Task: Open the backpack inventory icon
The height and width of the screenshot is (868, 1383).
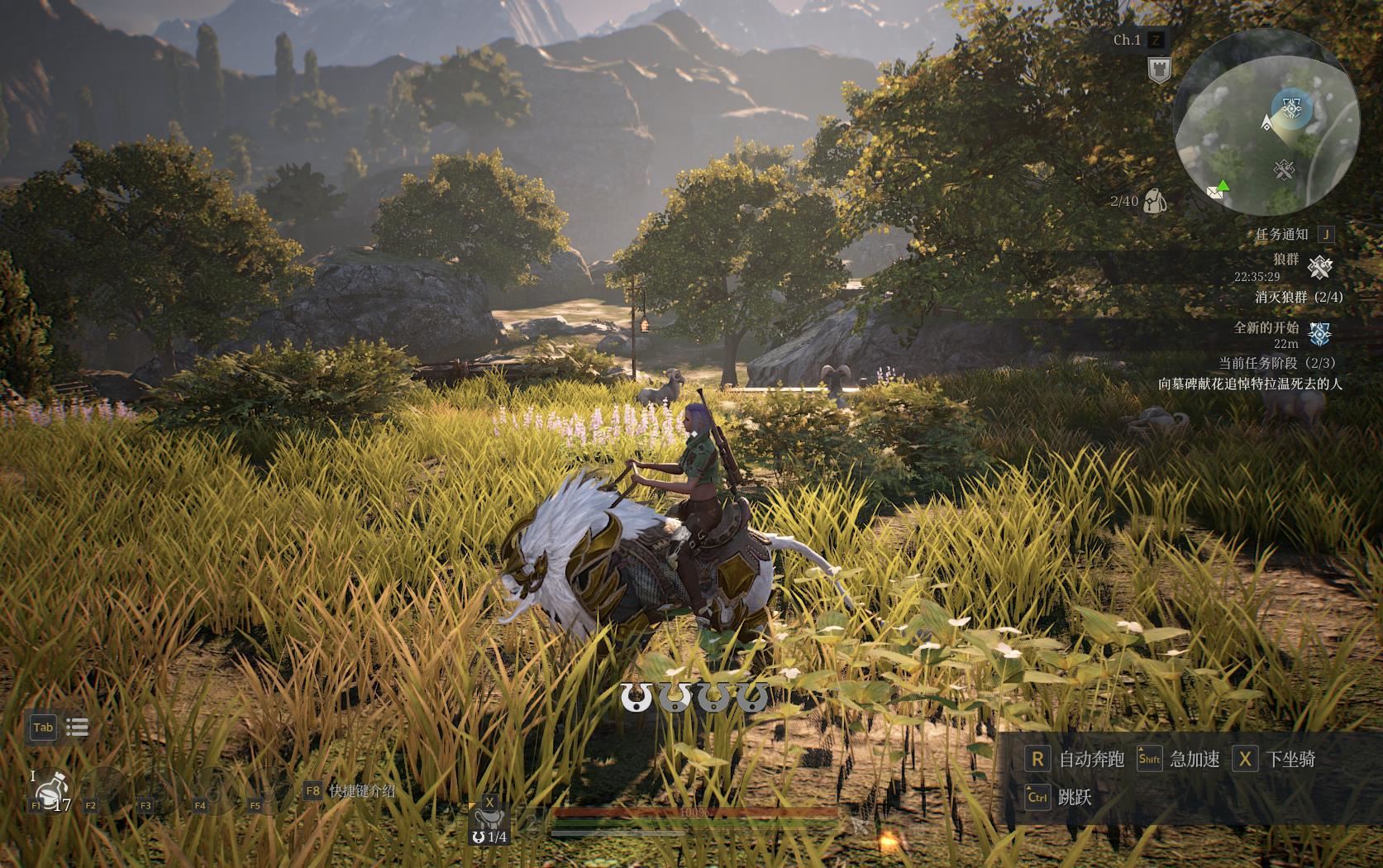Action: click(x=1155, y=201)
